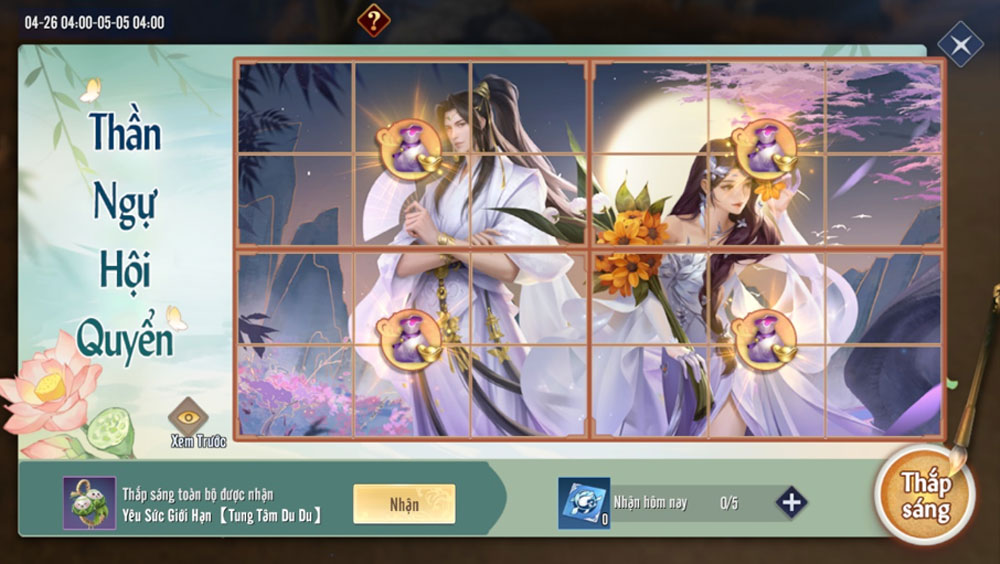Select the limited accessory reward icon

coord(89,503)
